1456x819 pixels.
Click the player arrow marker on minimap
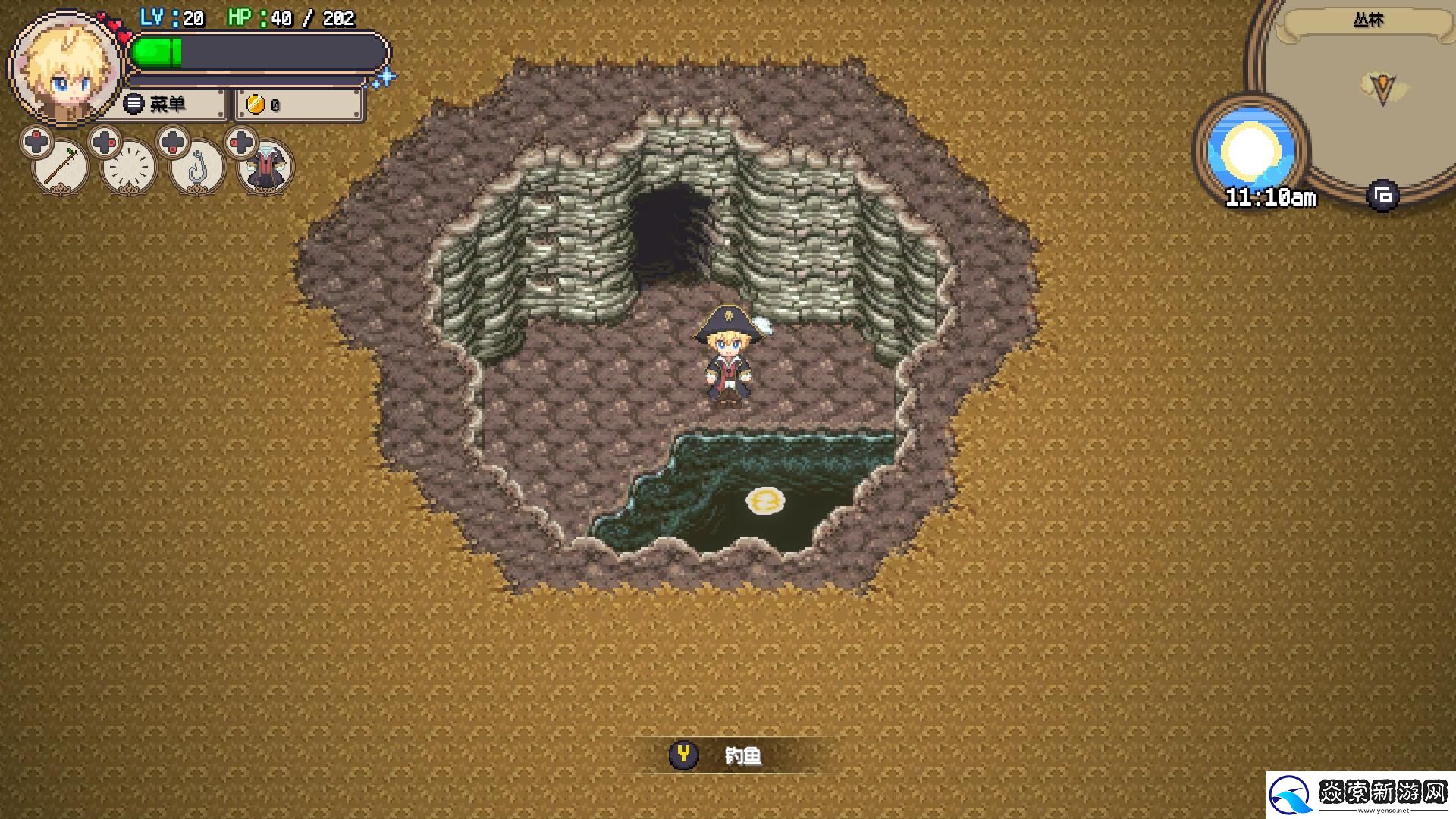coord(1382,89)
